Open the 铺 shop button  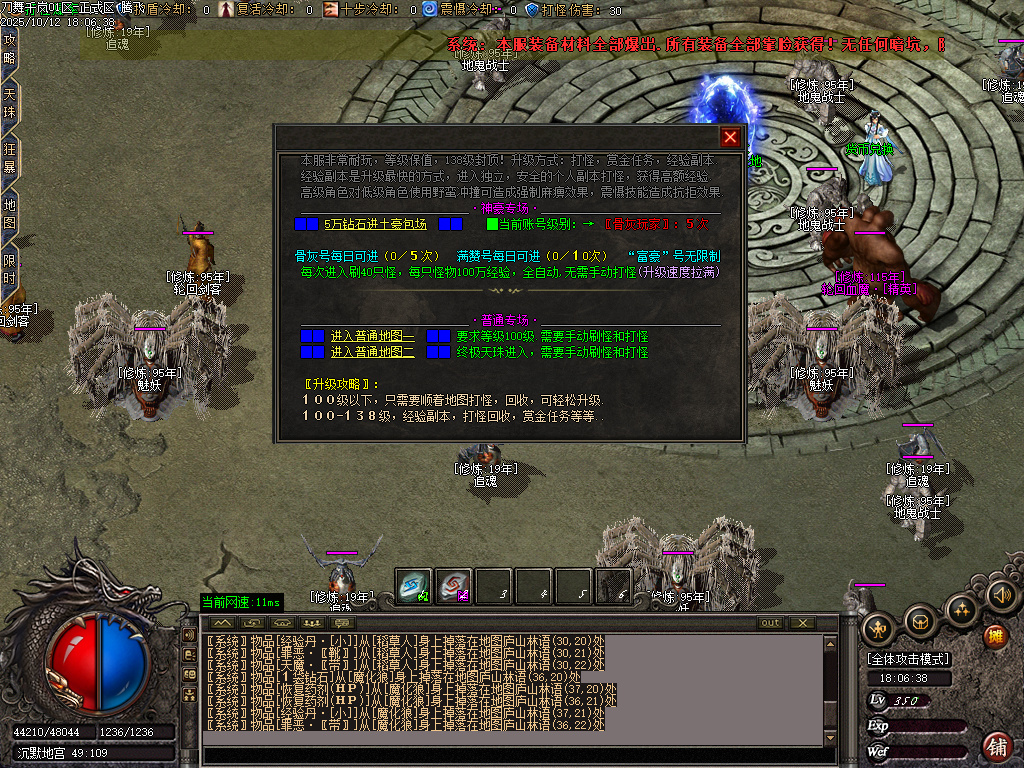[x=996, y=745]
